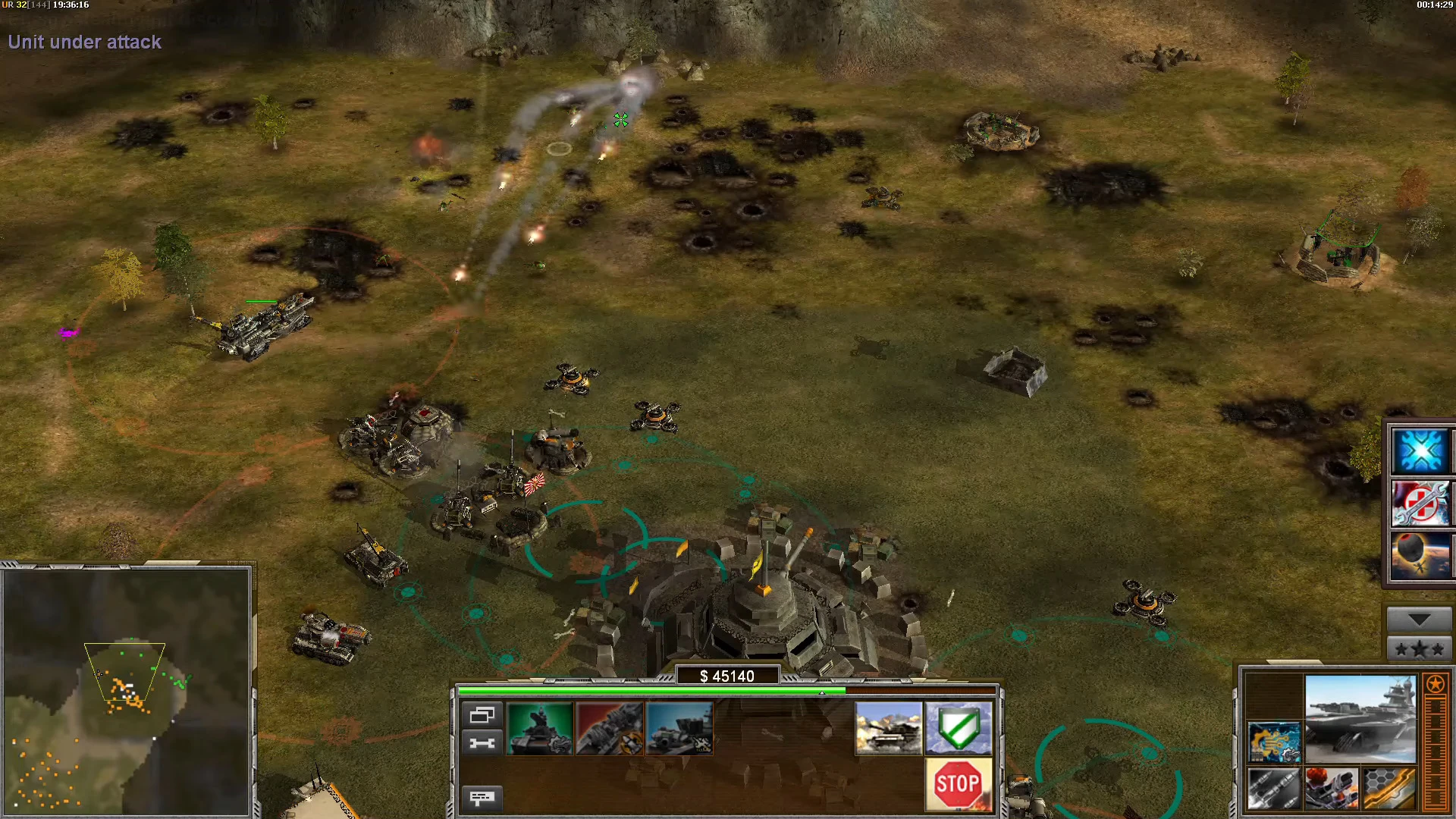Viewport: 1456px width, 819px height.
Task: Click the circuit-board upgrade icon in unit panel
Action: 1275,742
